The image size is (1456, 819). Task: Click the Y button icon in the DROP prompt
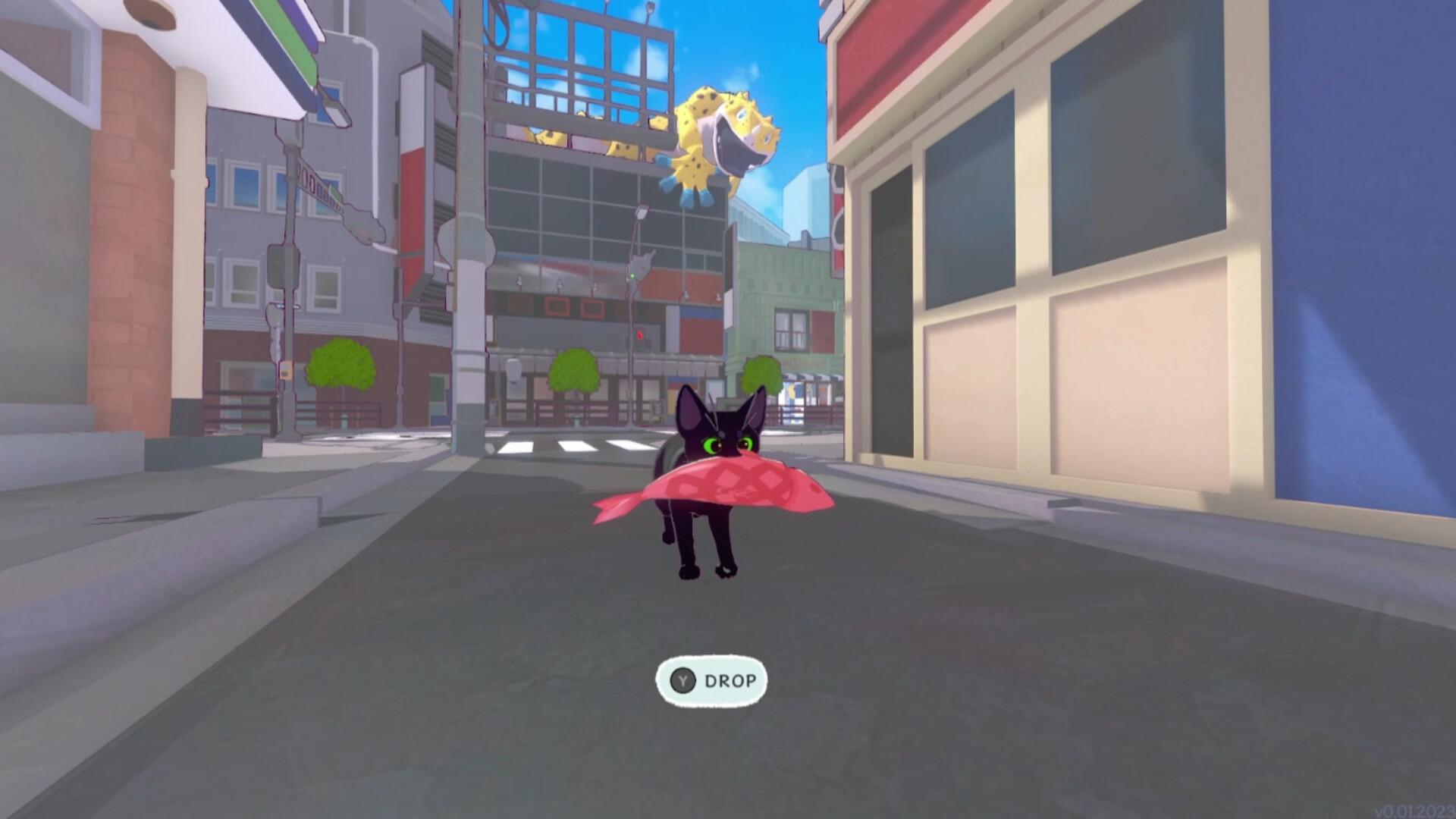[683, 680]
